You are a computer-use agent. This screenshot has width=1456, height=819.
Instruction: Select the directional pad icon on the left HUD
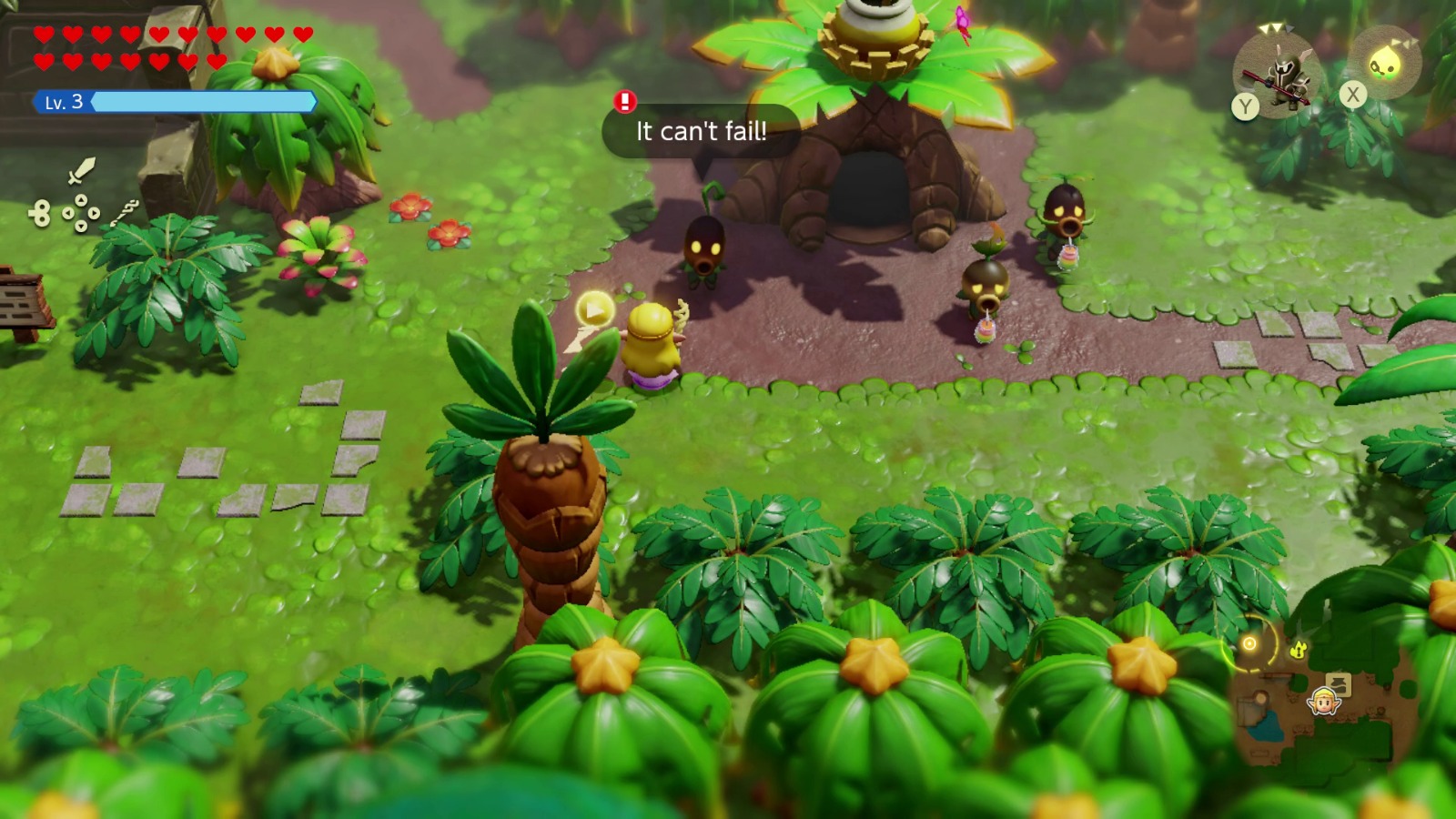click(80, 211)
